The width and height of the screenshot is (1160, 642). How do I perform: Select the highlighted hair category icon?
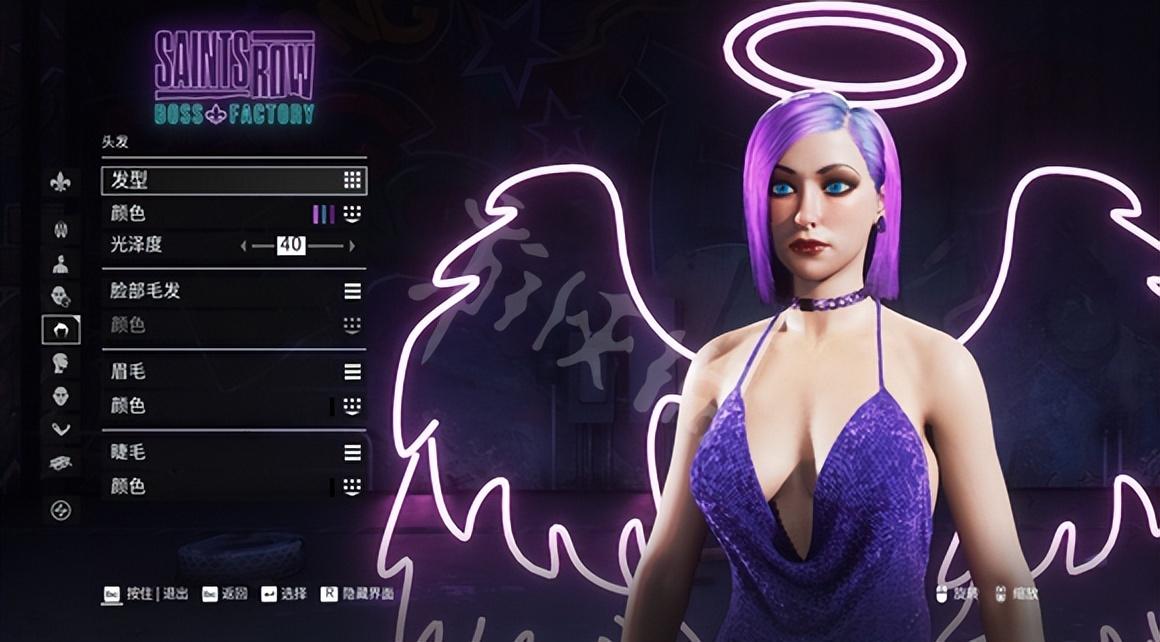click(61, 329)
